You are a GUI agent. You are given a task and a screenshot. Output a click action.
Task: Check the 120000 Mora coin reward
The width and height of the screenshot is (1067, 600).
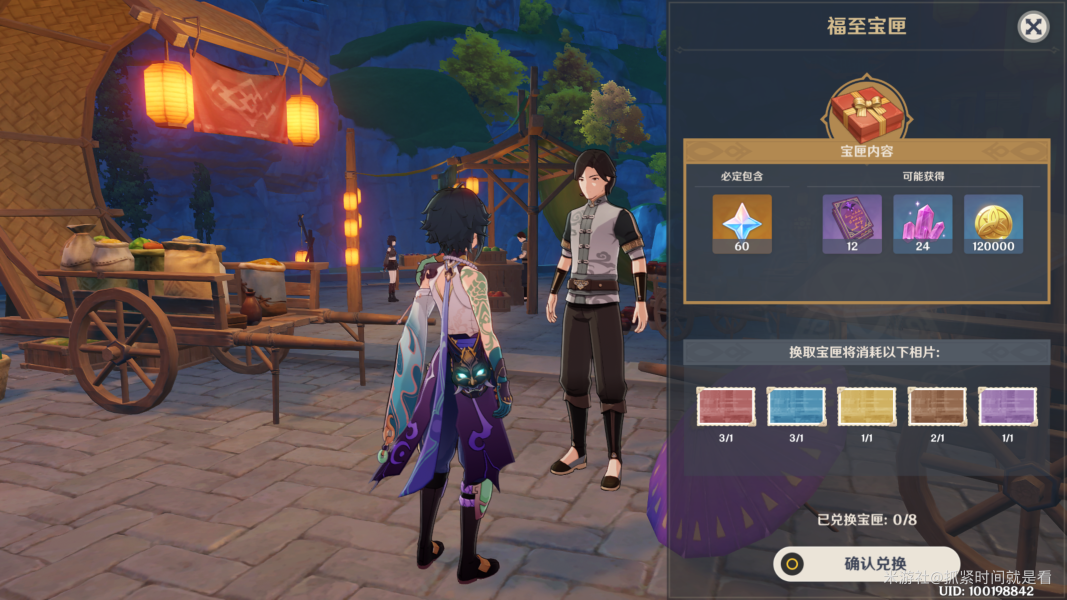(993, 222)
